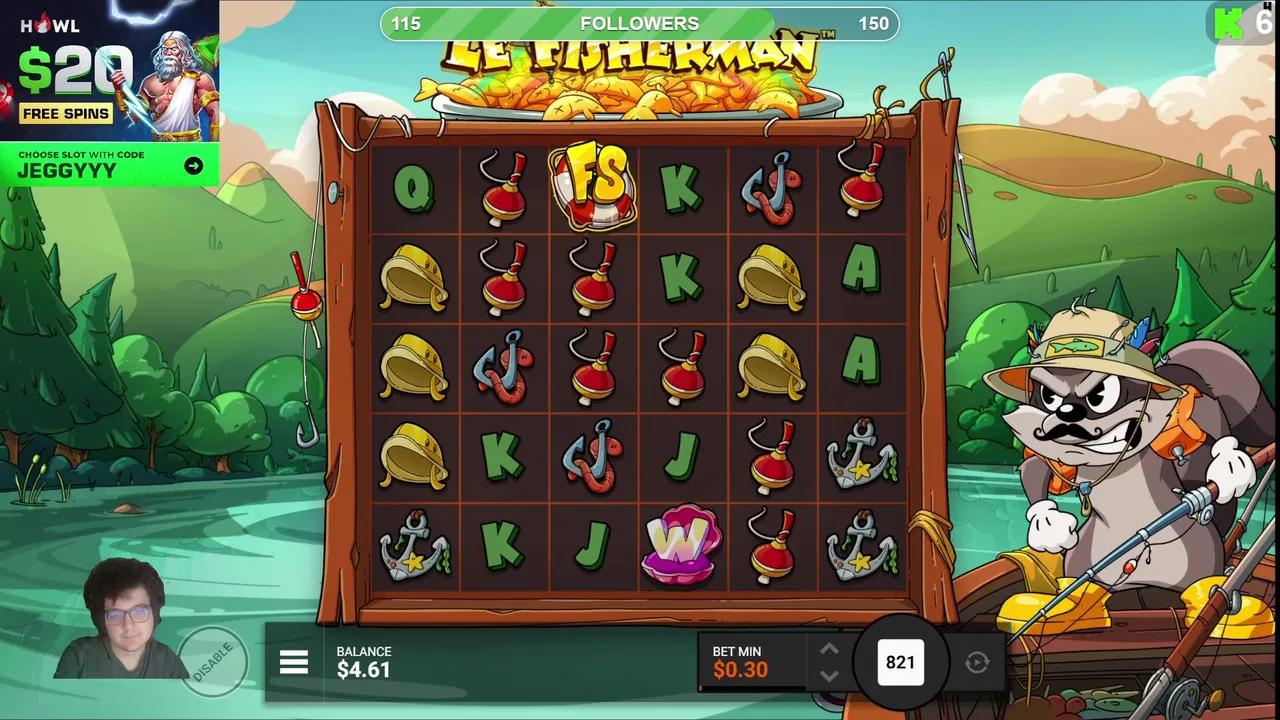Select the yellow fisherman hat symbol

coord(416,276)
